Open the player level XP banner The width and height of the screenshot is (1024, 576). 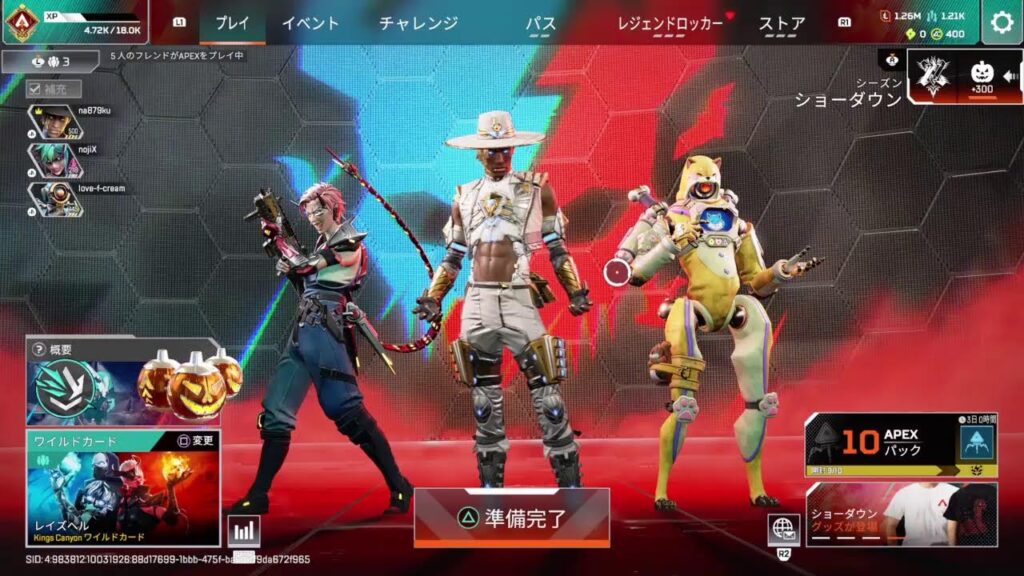pos(72,22)
